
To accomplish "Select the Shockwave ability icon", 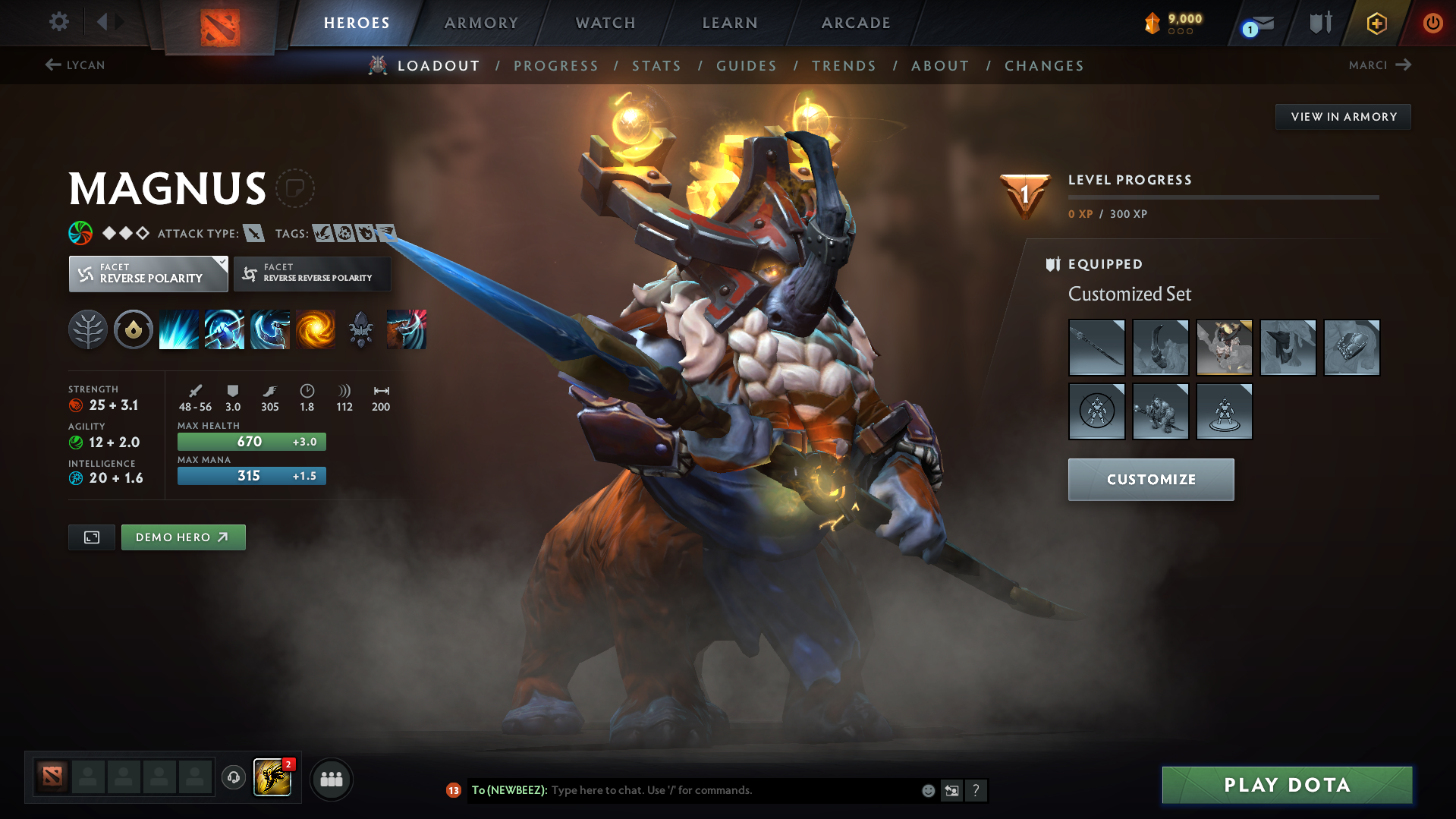I will click(x=179, y=329).
